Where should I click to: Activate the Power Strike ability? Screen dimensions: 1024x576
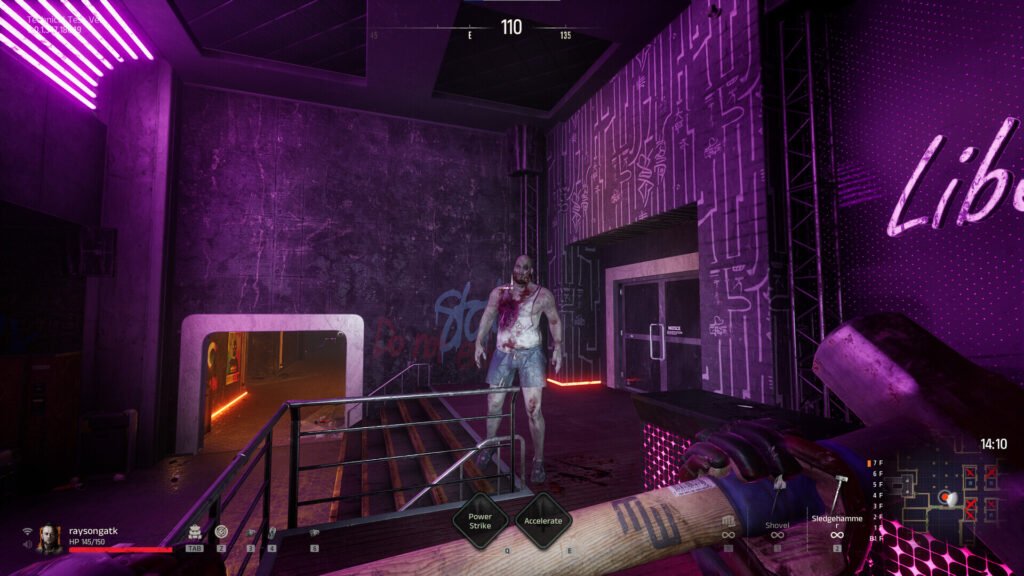[x=475, y=520]
